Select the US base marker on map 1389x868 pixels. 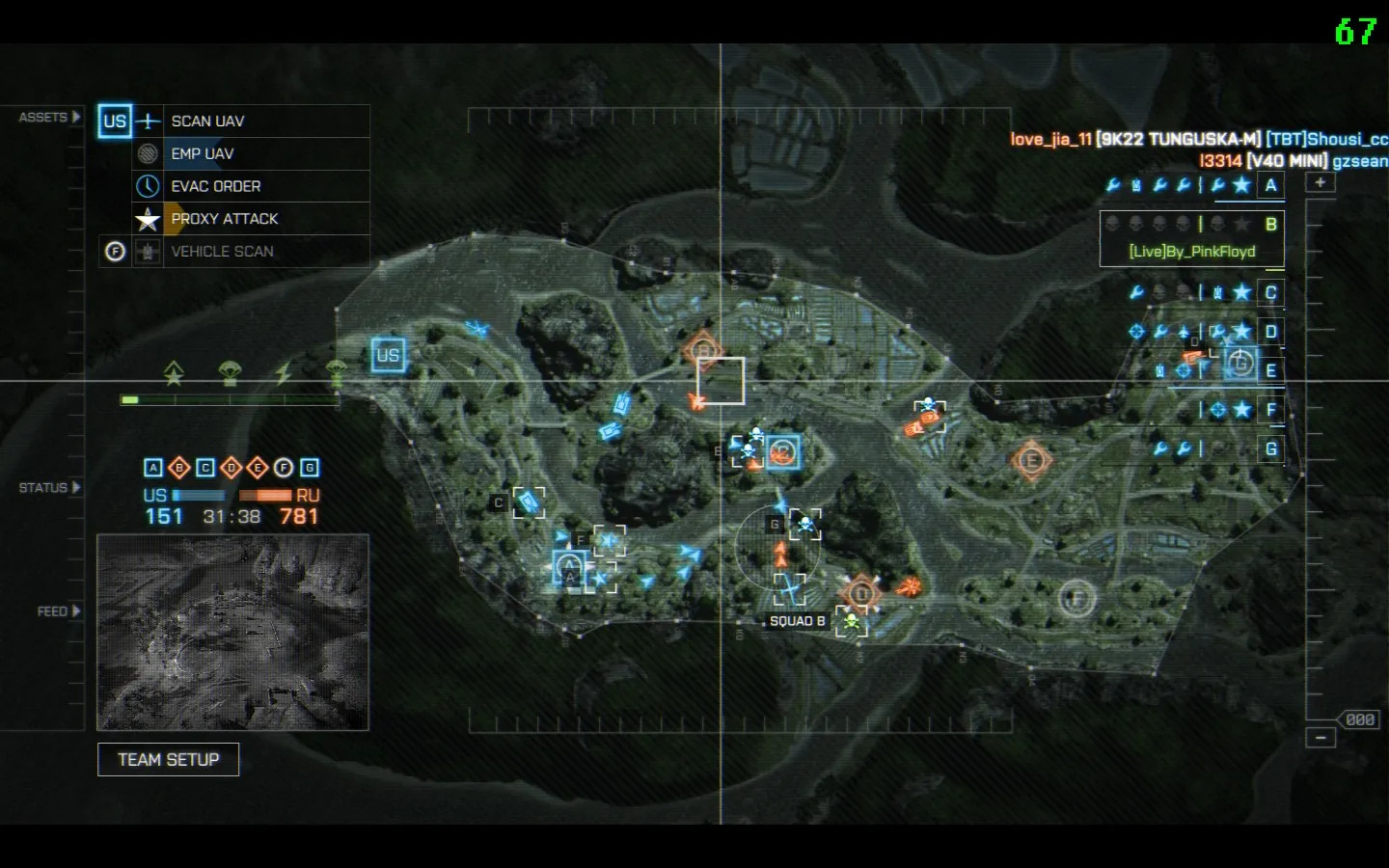point(388,355)
